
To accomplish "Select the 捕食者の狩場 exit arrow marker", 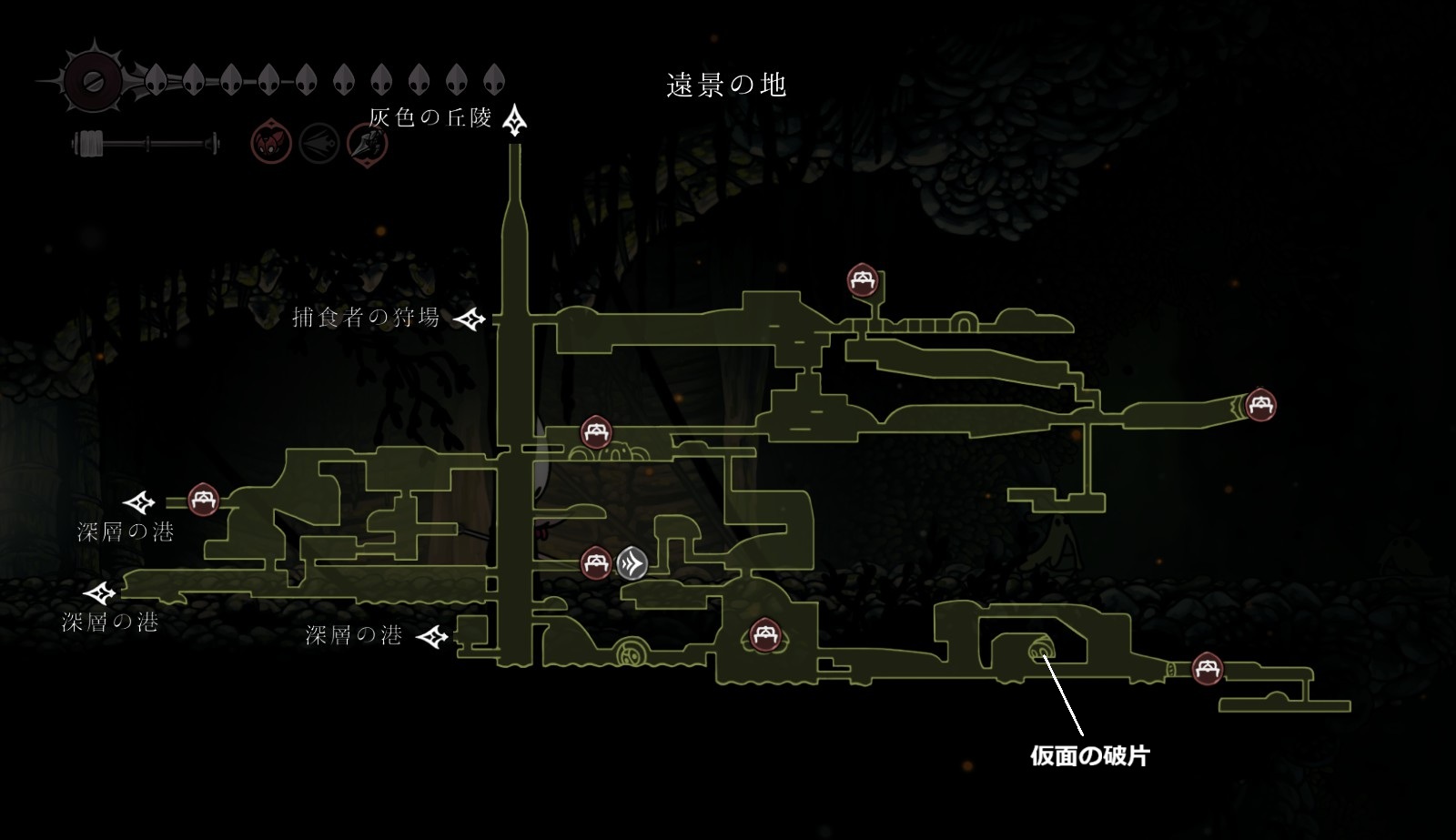I will coord(470,319).
